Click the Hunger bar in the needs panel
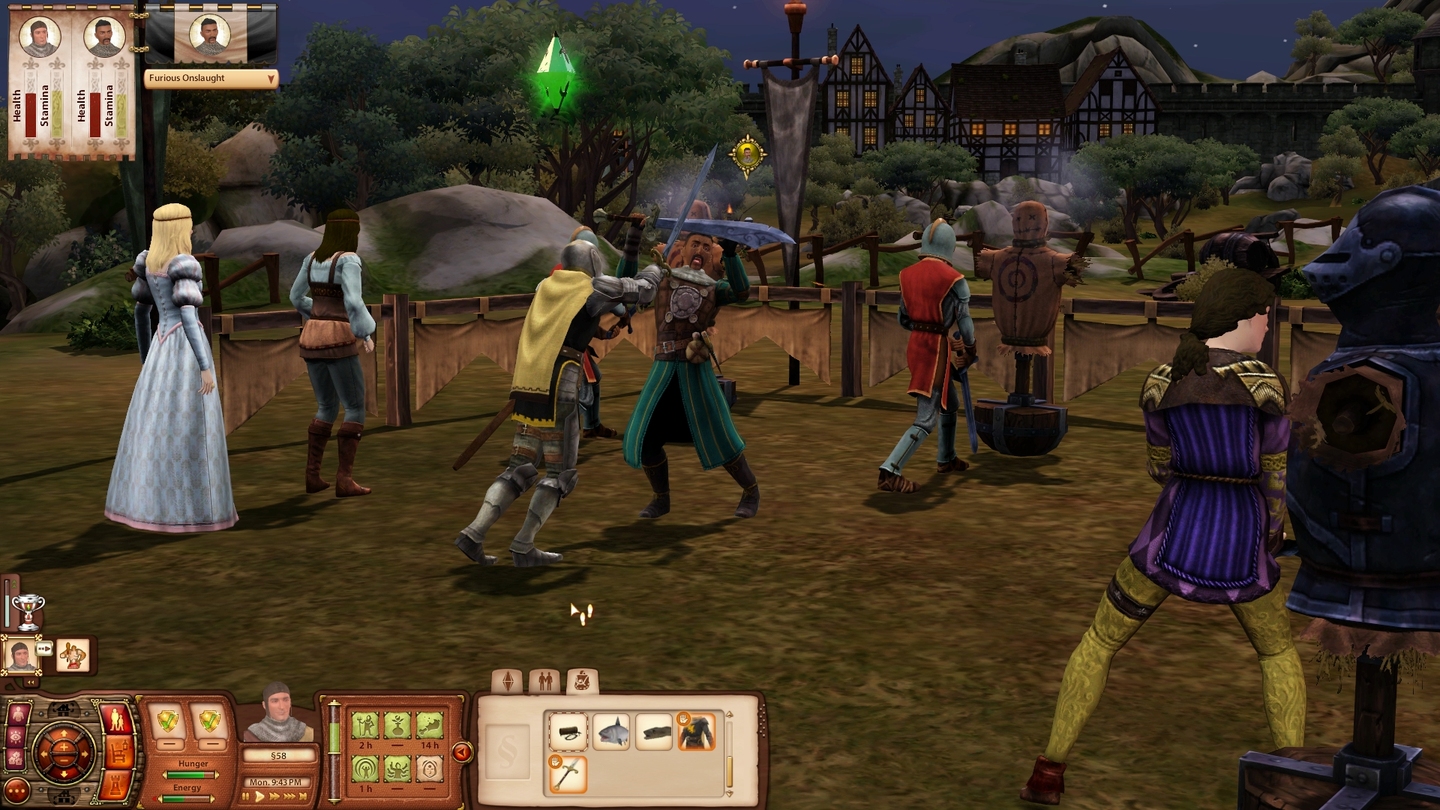 [x=189, y=774]
